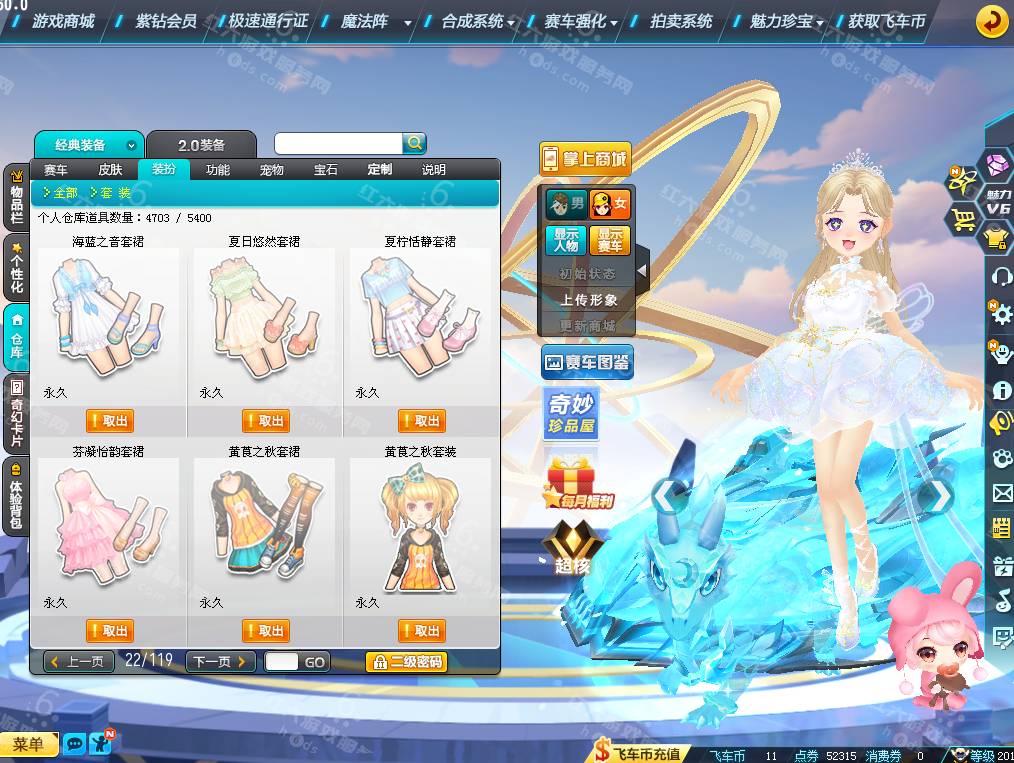The width and height of the screenshot is (1014, 763).
Task: Open the 宝石 gems tab
Action: pyautogui.click(x=326, y=170)
